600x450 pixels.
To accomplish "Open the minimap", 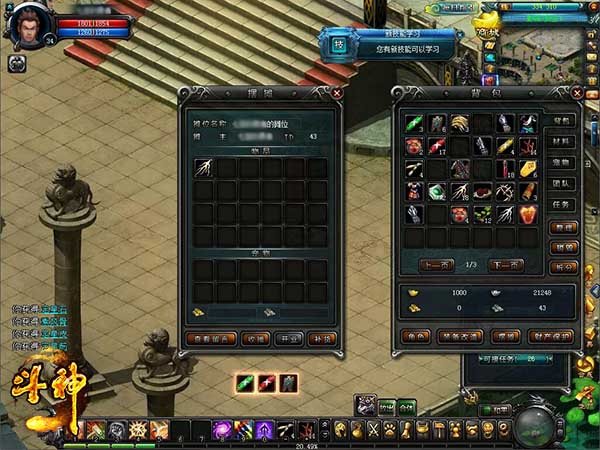I will 544,45.
